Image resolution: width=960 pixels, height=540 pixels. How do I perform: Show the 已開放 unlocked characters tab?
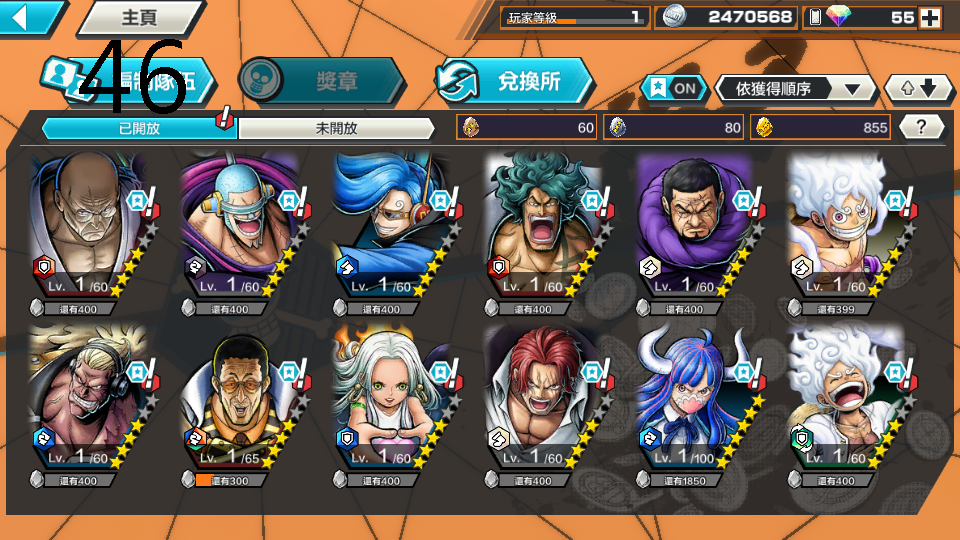point(138,128)
